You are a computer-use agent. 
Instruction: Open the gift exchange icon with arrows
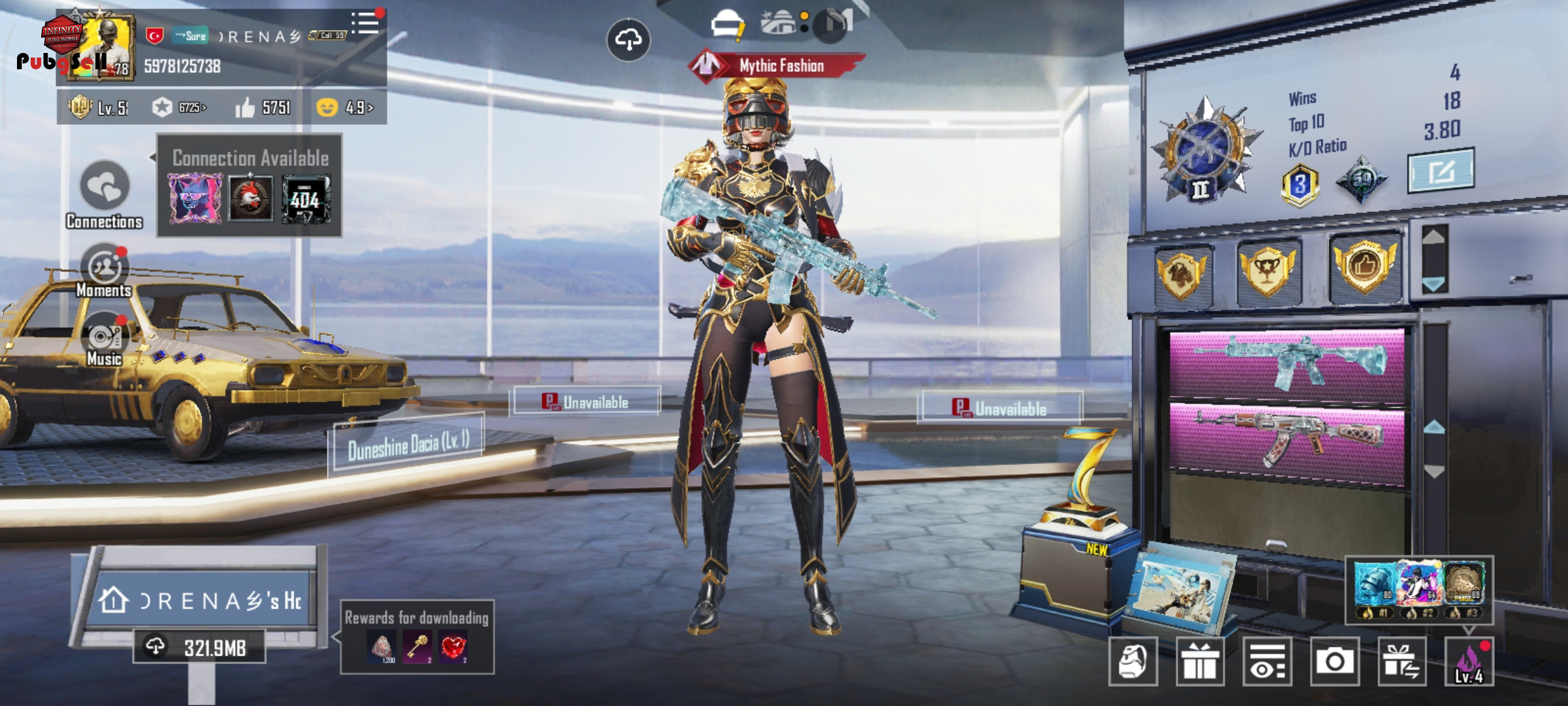(x=1401, y=662)
